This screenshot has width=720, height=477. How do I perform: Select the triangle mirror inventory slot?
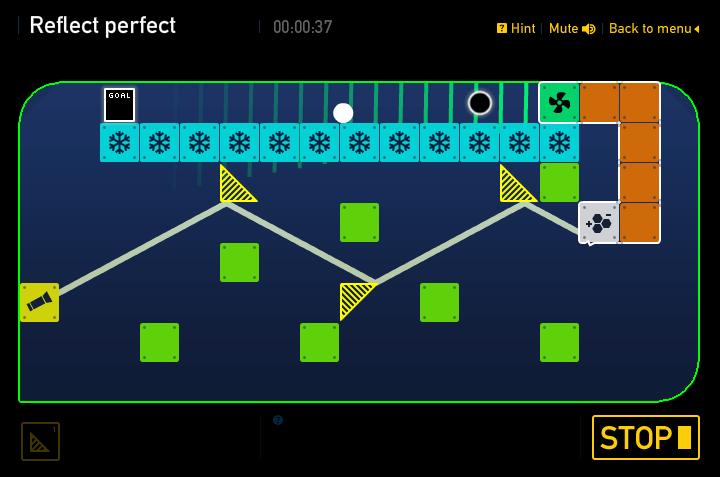point(41,441)
